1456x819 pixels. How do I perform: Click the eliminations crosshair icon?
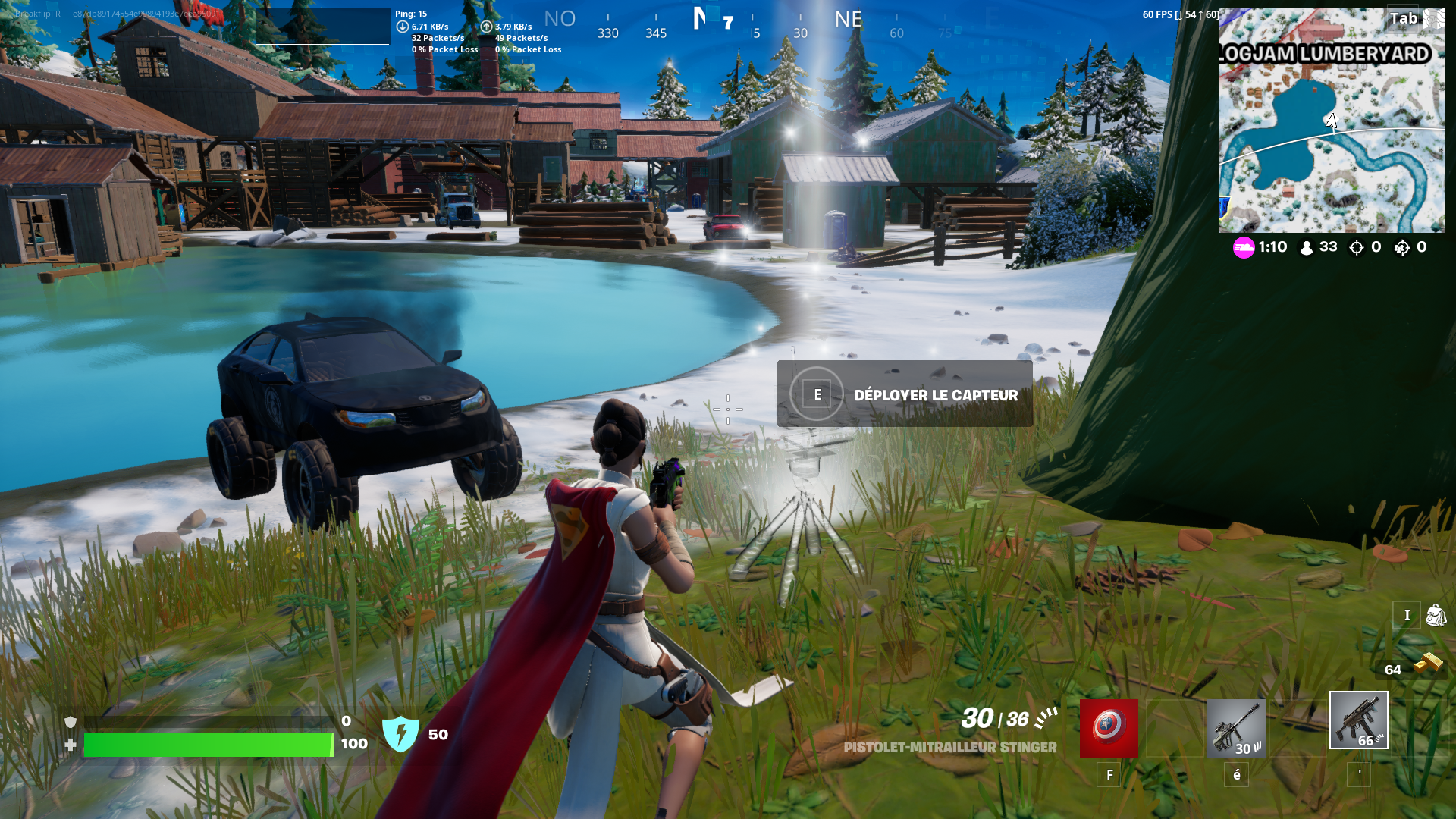coord(1356,246)
